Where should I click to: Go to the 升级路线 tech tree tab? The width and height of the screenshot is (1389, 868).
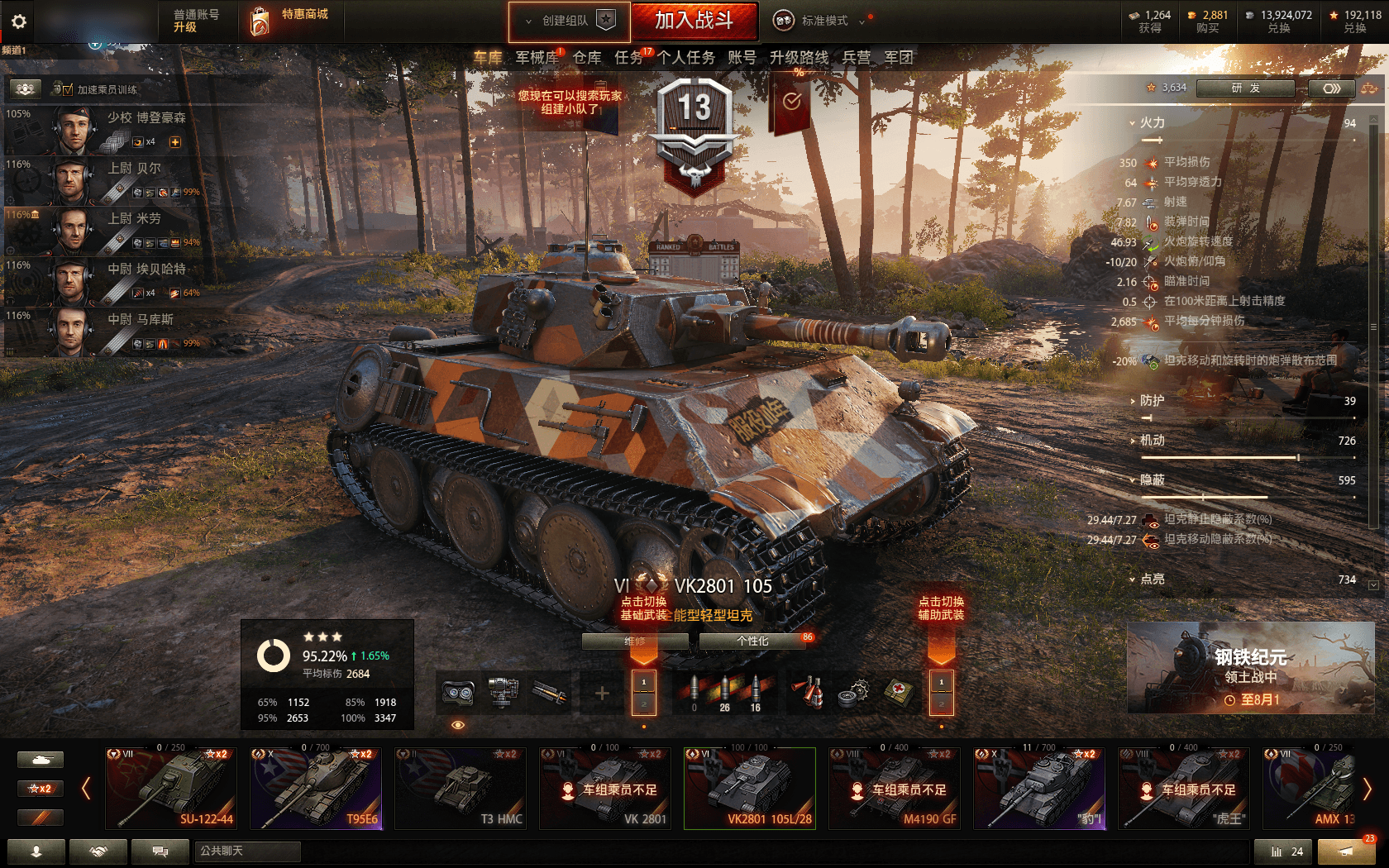[x=799, y=58]
